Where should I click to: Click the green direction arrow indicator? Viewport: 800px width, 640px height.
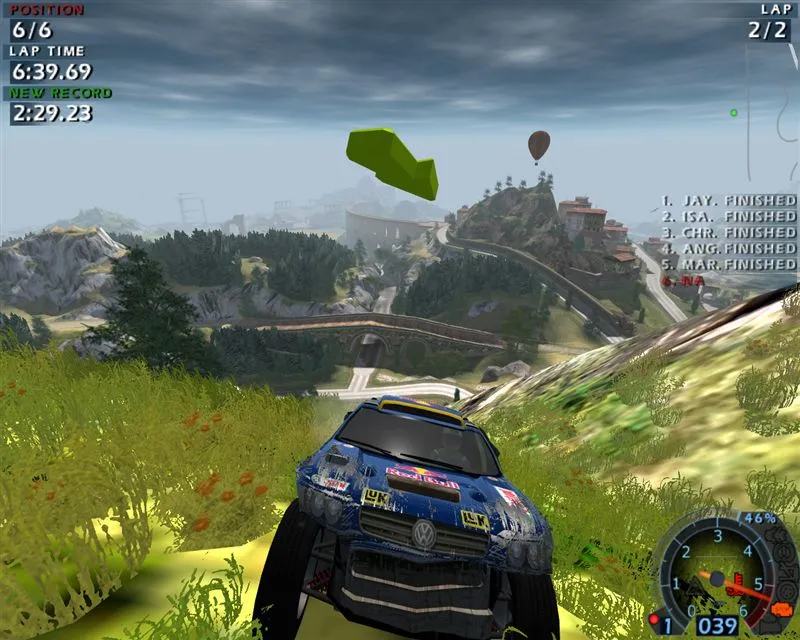(x=392, y=161)
